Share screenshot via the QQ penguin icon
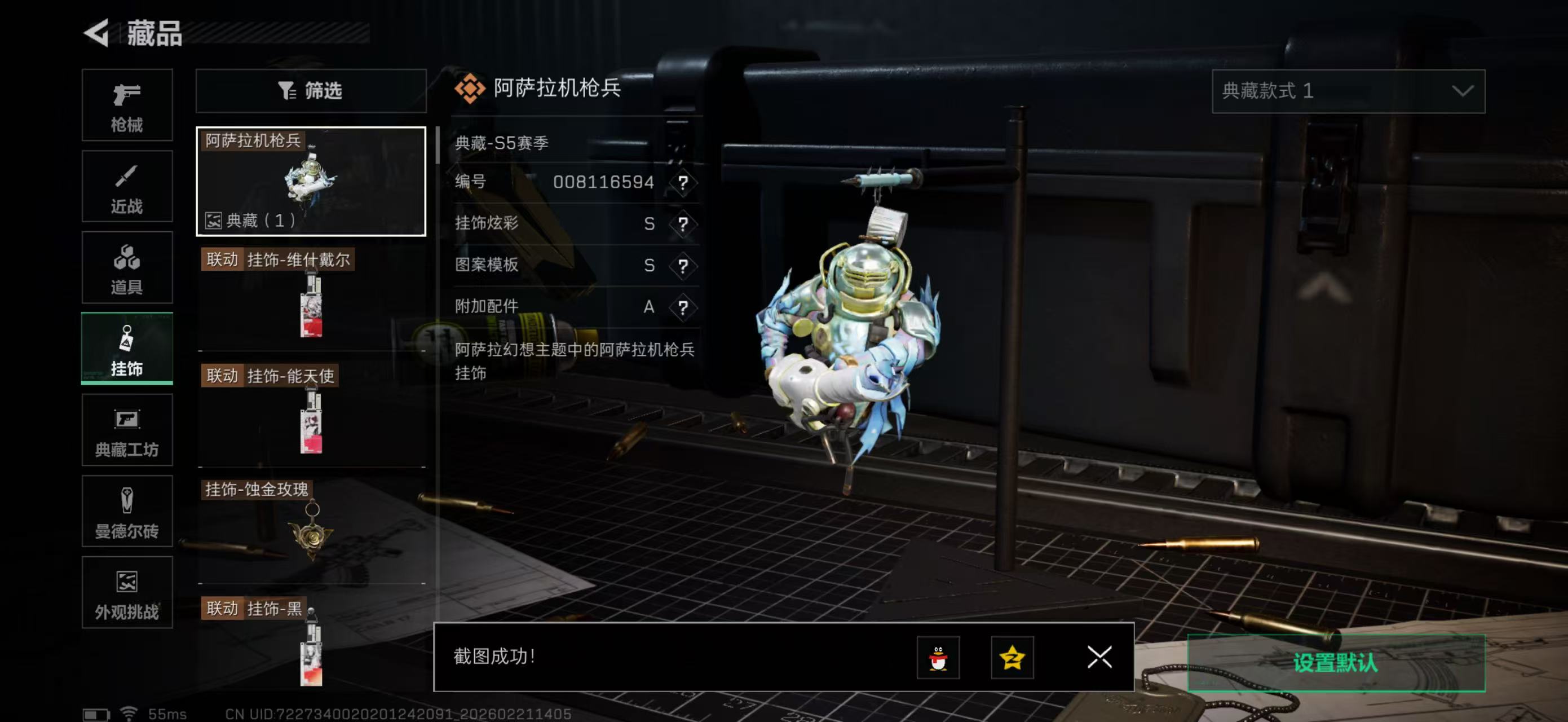Image resolution: width=1568 pixels, height=722 pixels. (x=939, y=658)
